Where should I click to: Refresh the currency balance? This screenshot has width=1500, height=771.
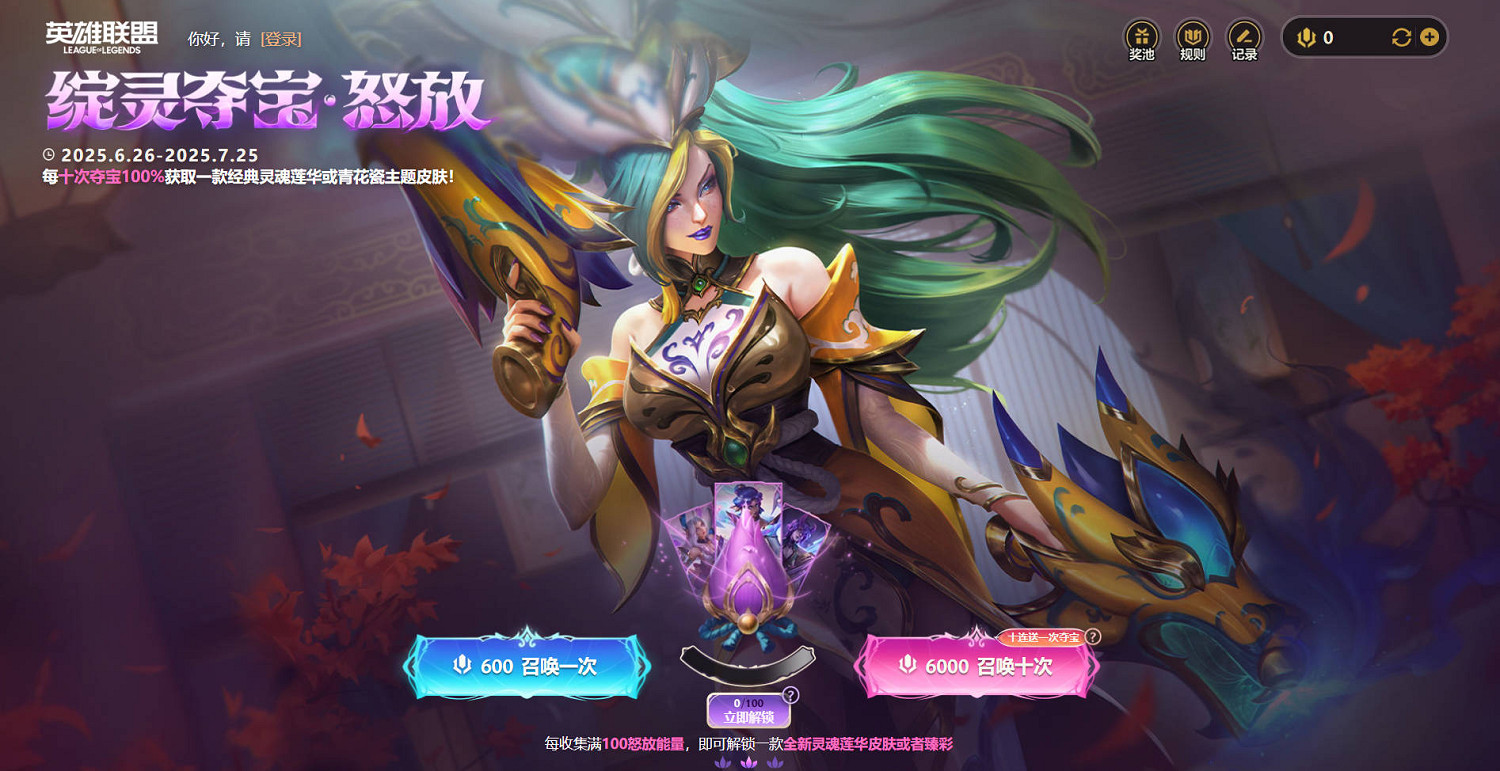[1402, 37]
